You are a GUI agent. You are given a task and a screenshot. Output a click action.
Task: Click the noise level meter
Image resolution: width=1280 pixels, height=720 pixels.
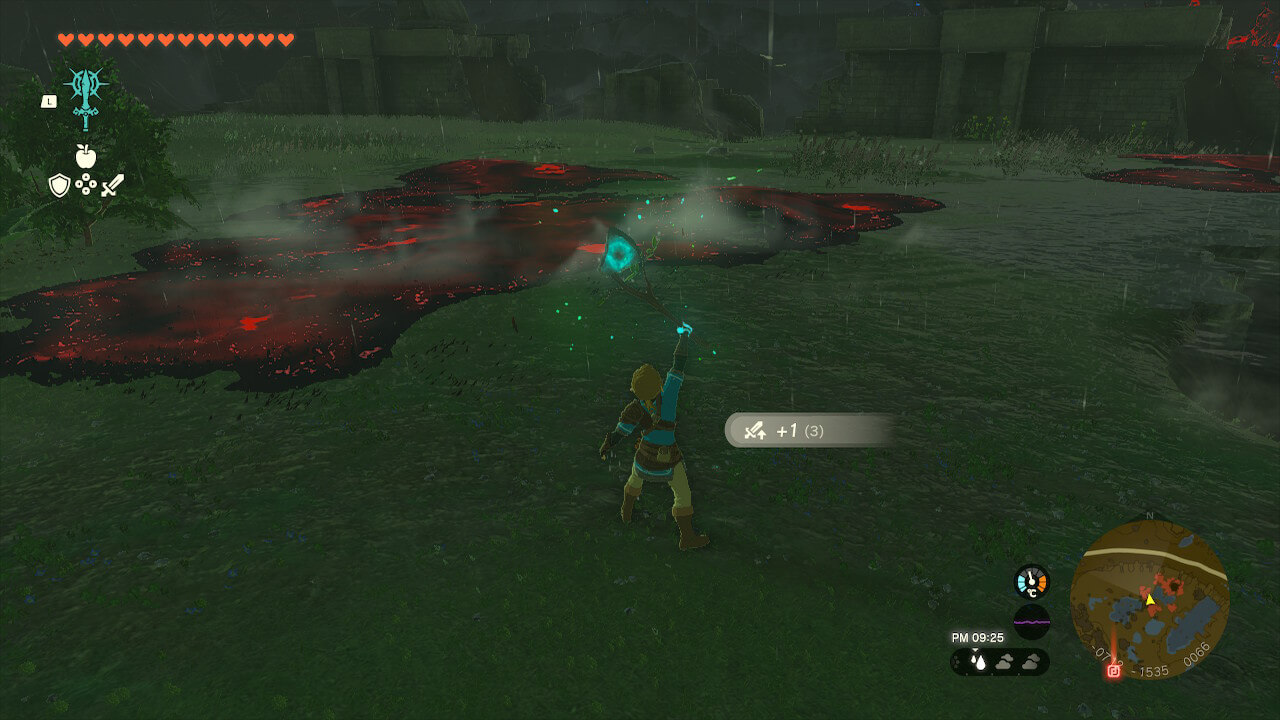click(1031, 621)
